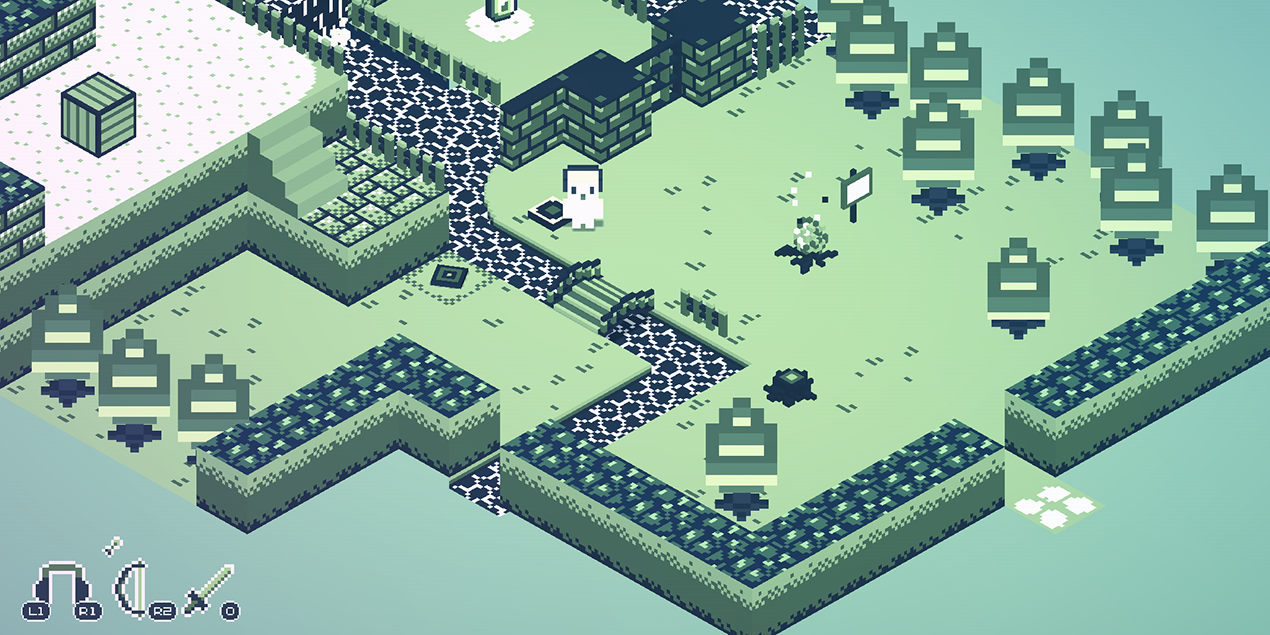Click the small arrow ammo icon
Viewport: 1270px width, 635px height.
[x=111, y=545]
